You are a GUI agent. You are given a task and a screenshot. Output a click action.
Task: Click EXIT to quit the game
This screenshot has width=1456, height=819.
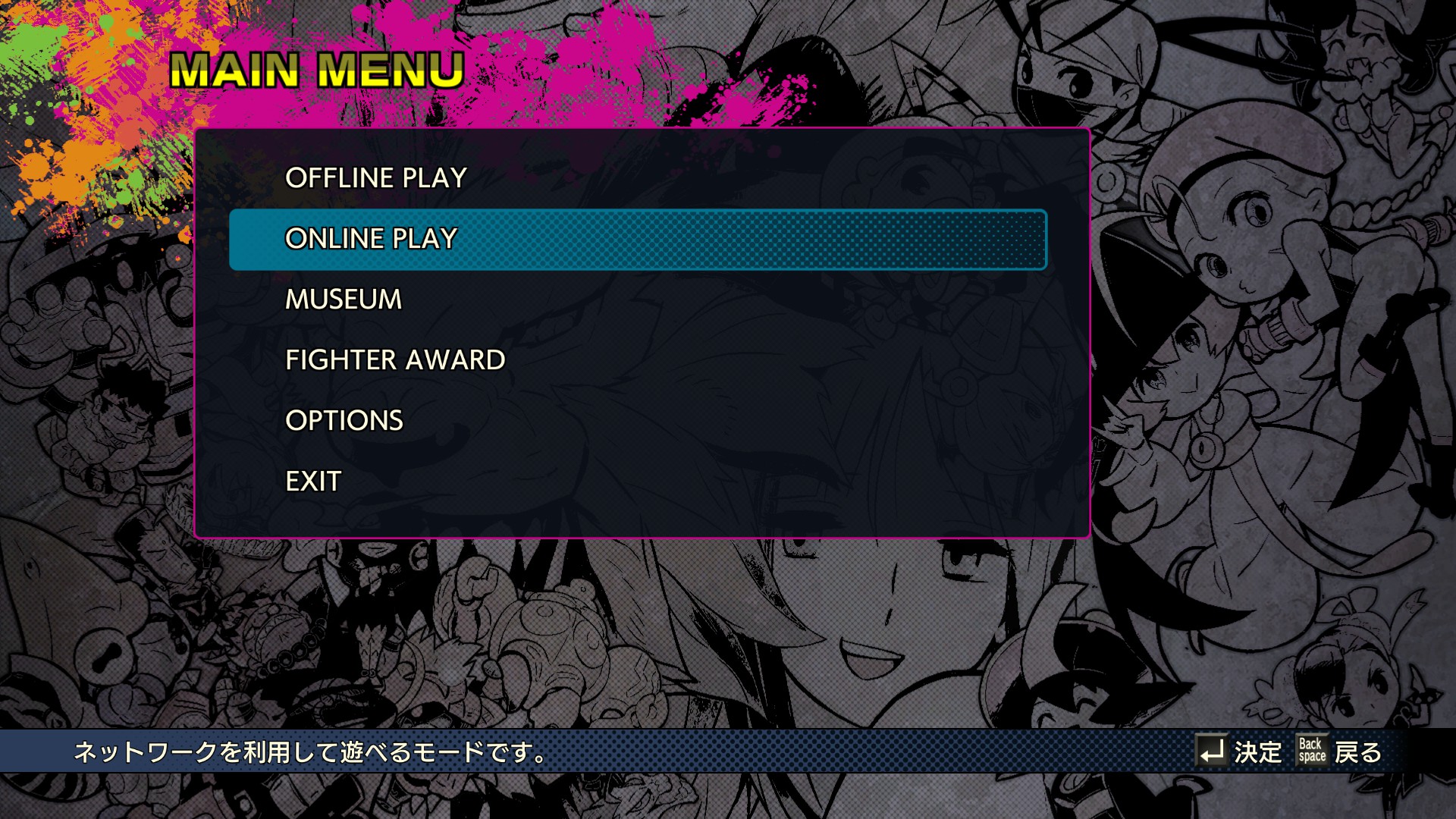point(313,482)
